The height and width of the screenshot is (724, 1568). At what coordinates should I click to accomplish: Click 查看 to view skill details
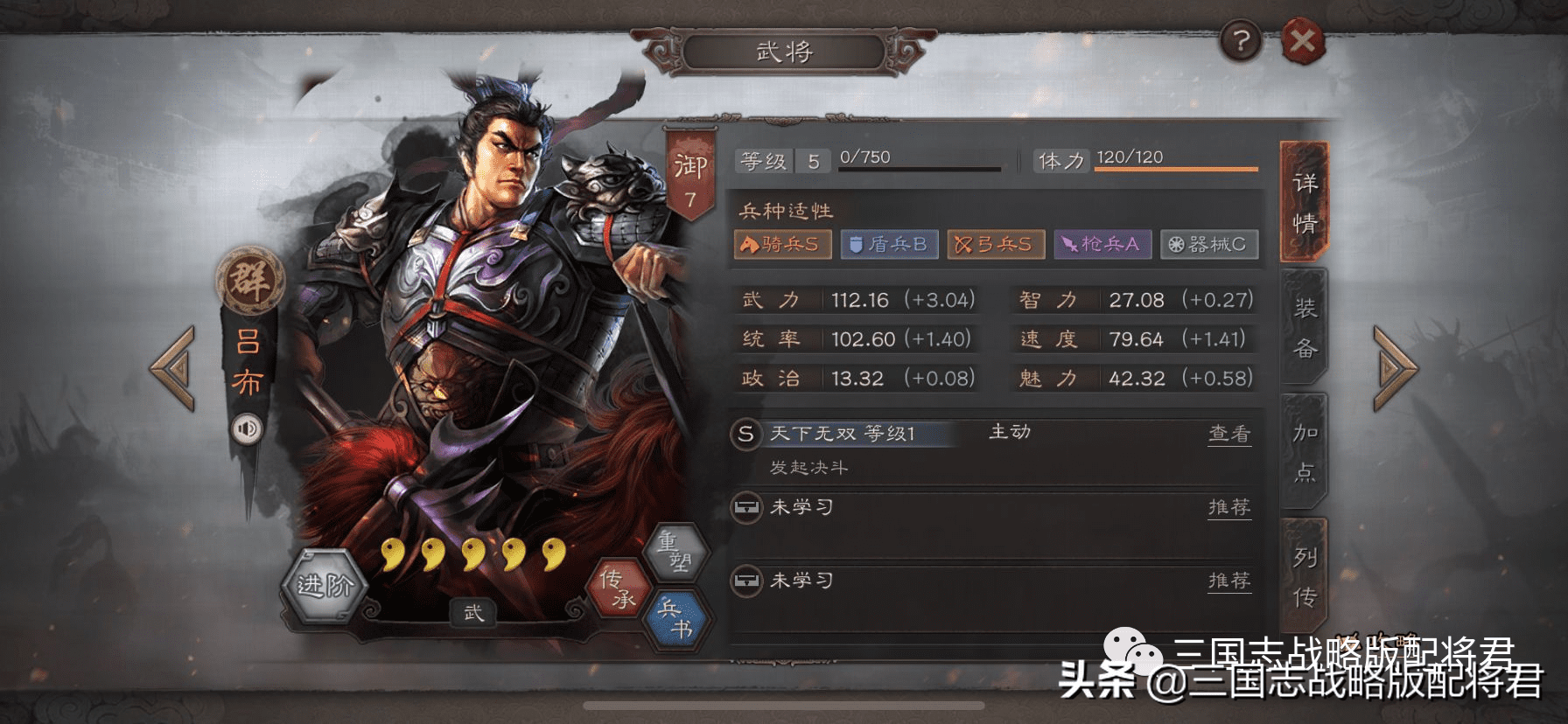coord(1229,433)
